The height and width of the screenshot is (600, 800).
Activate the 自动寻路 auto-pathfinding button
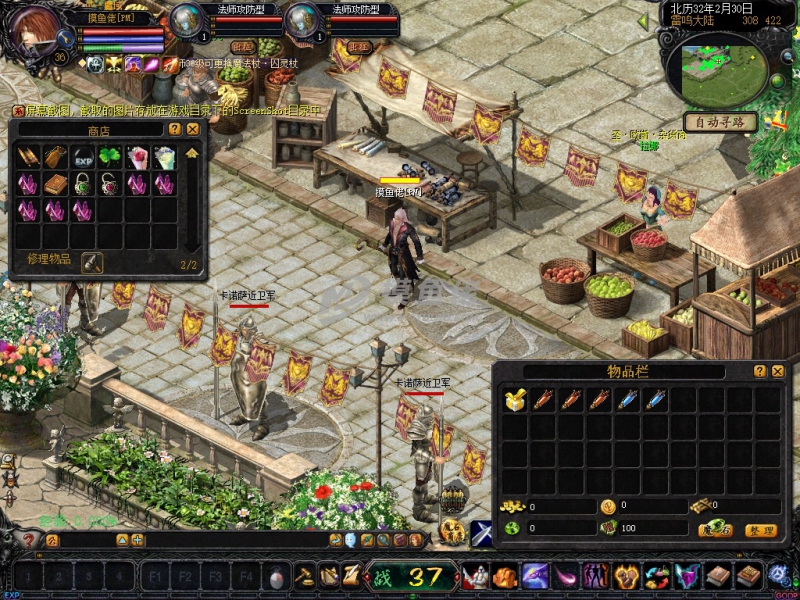720,122
